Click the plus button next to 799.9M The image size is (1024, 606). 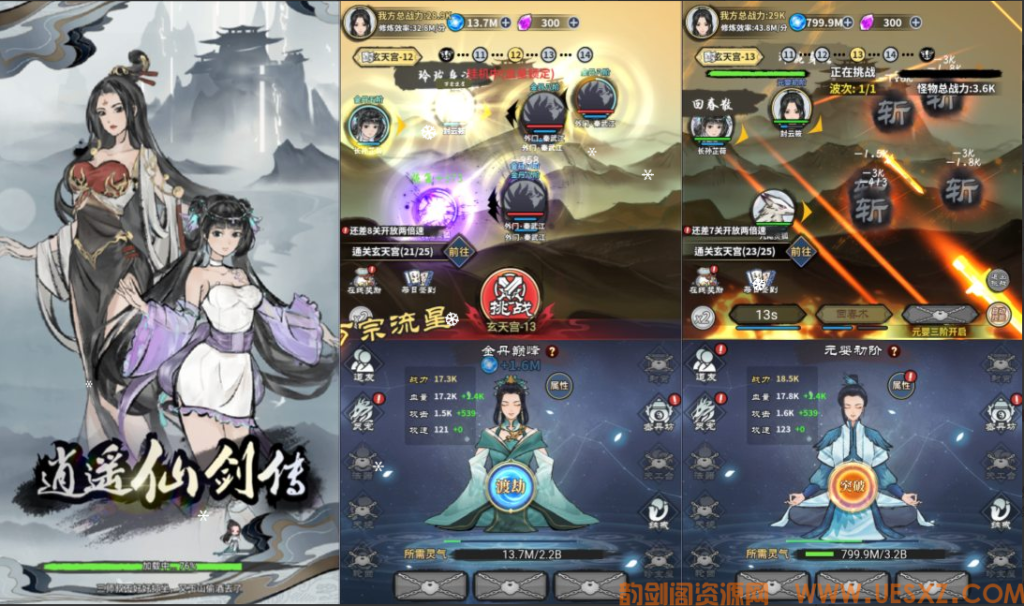[x=848, y=23]
